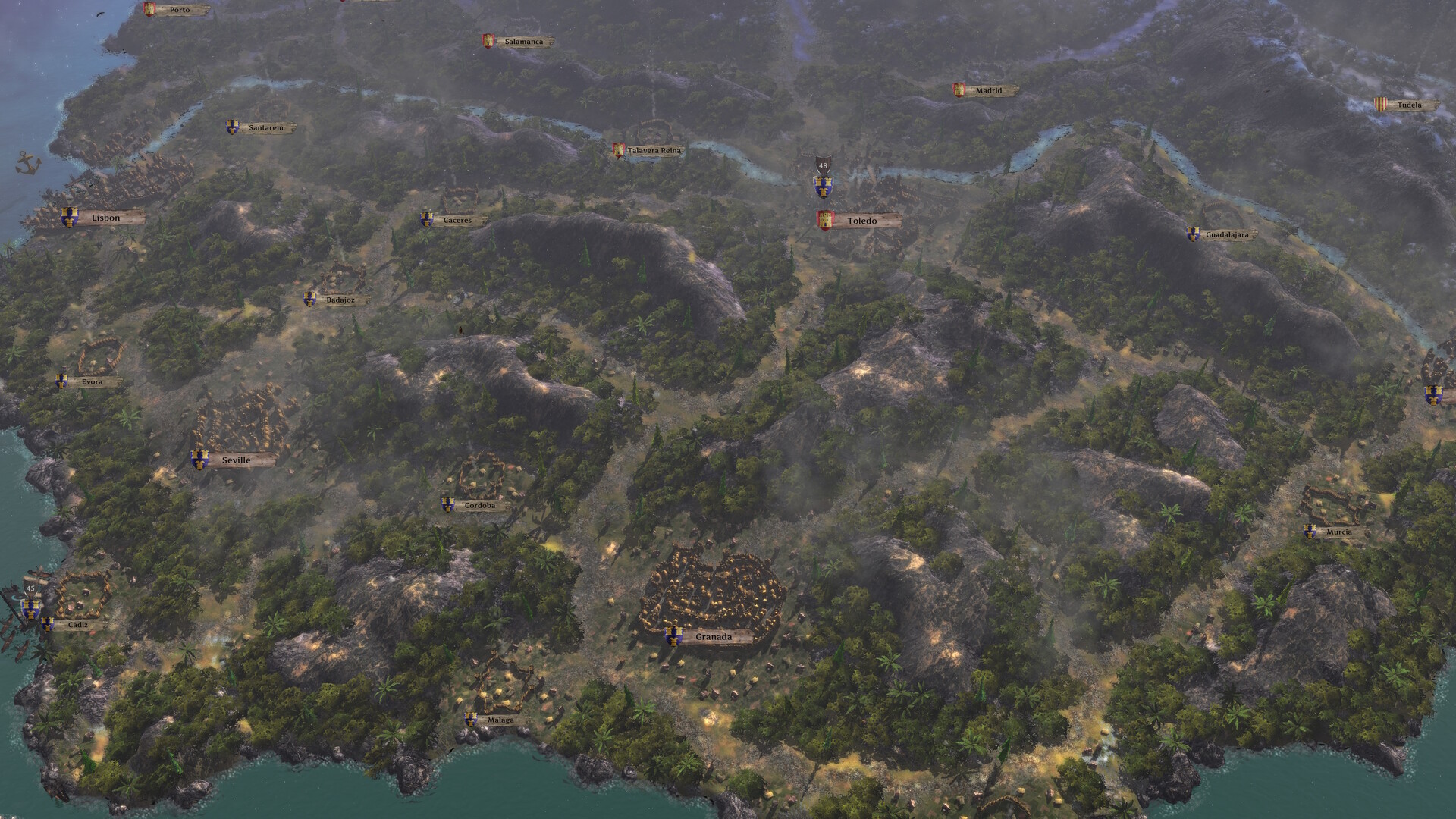Image resolution: width=1456 pixels, height=819 pixels.
Task: Open the Granada town name plaque
Action: point(713,638)
